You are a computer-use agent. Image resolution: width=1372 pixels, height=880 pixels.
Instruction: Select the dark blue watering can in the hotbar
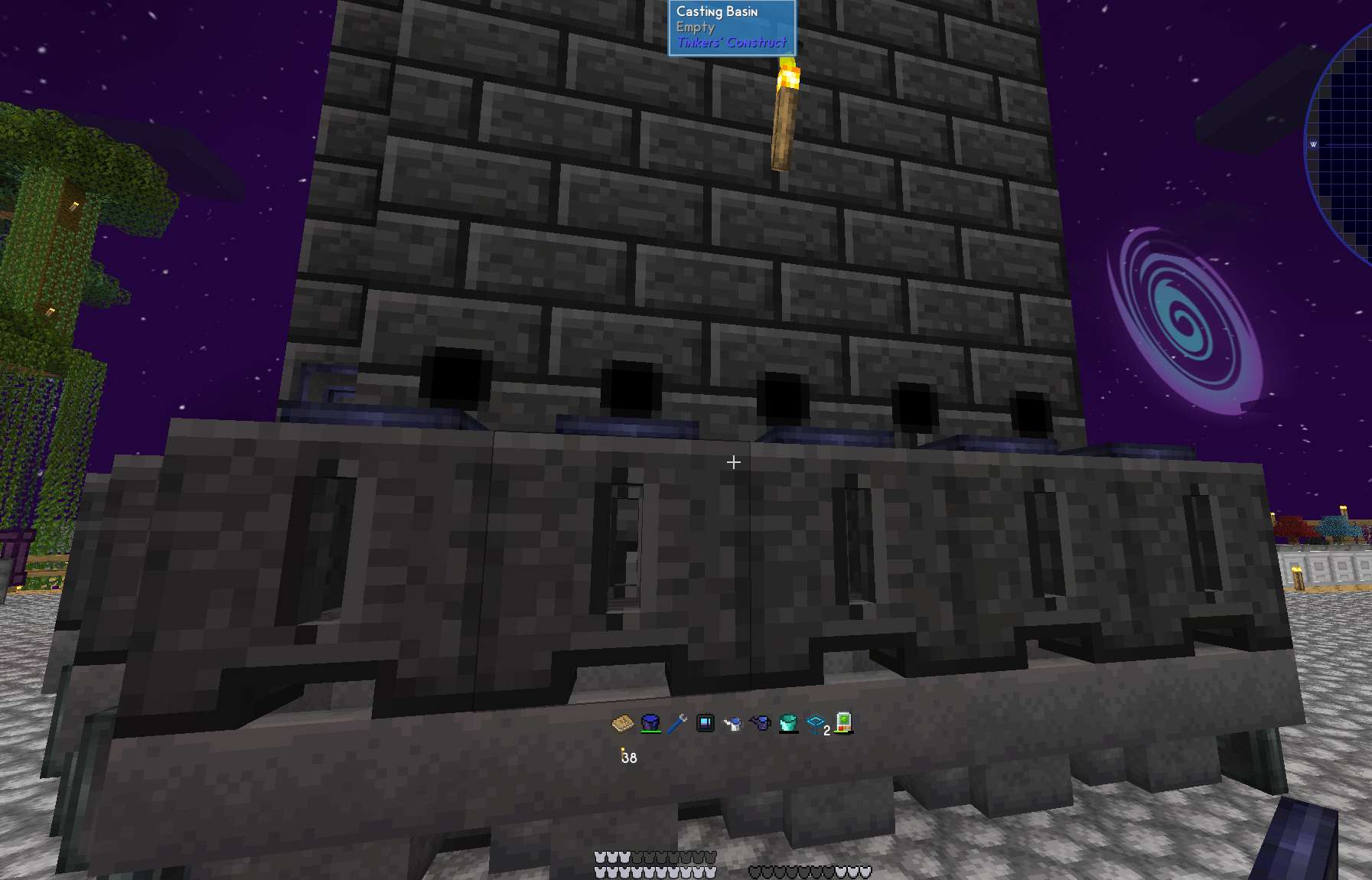pos(760,725)
